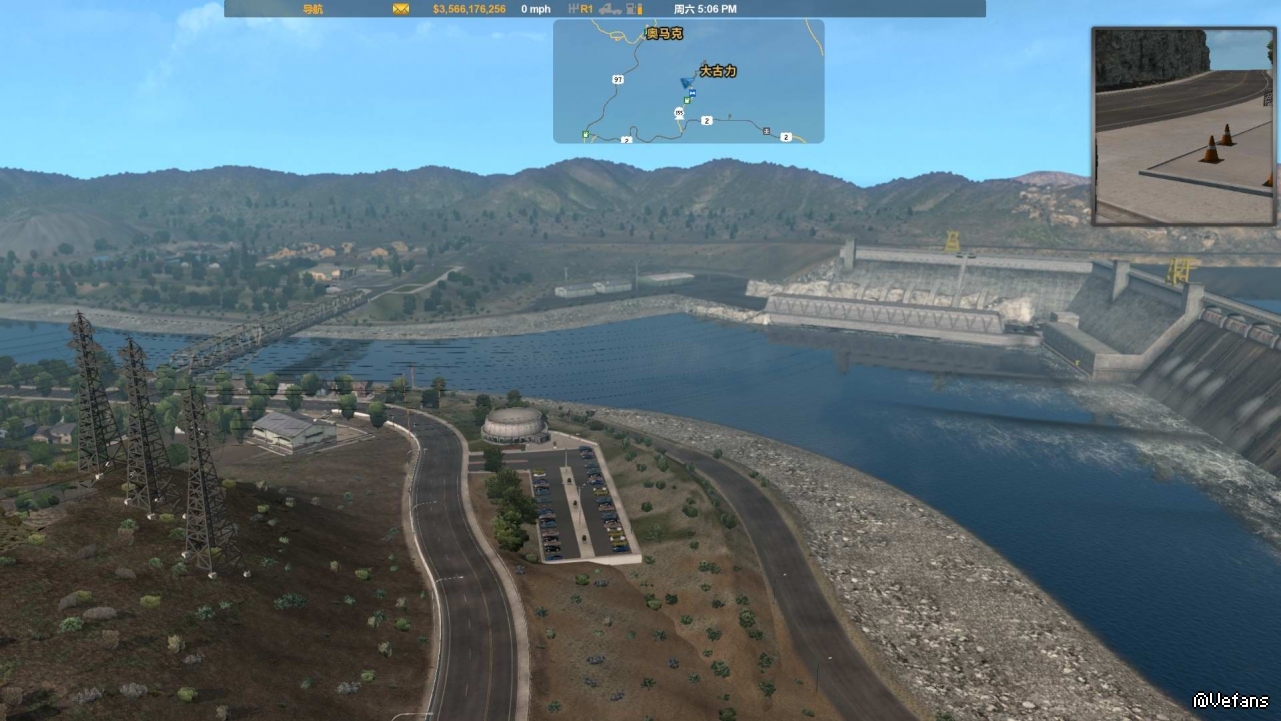The image size is (1281, 721).
Task: Click the route 97 shield on the map
Action: pos(617,78)
